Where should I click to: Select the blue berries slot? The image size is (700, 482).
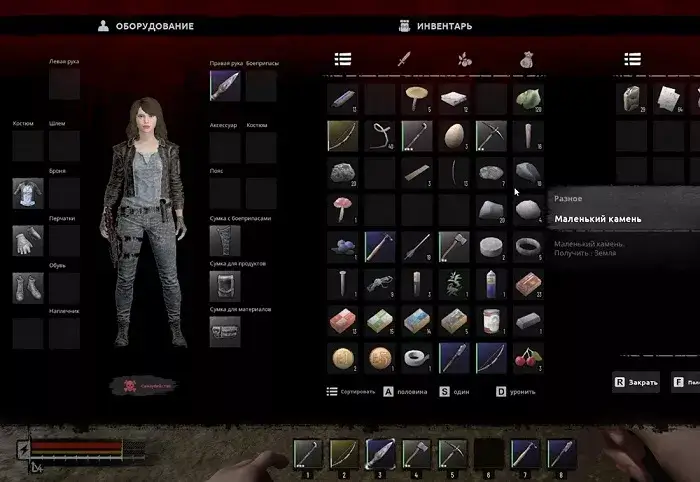click(343, 245)
